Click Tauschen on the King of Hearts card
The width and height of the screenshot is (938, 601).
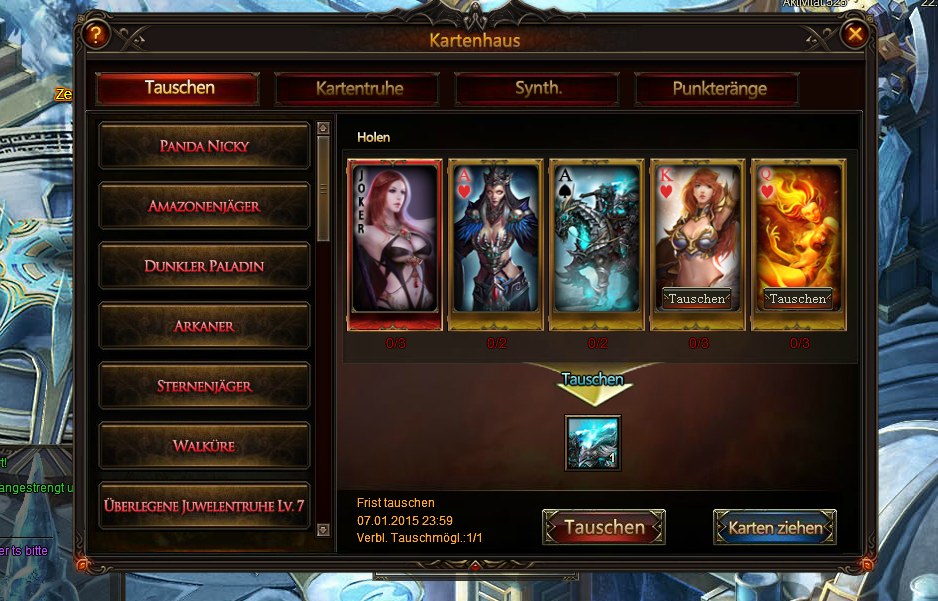pyautogui.click(x=697, y=298)
